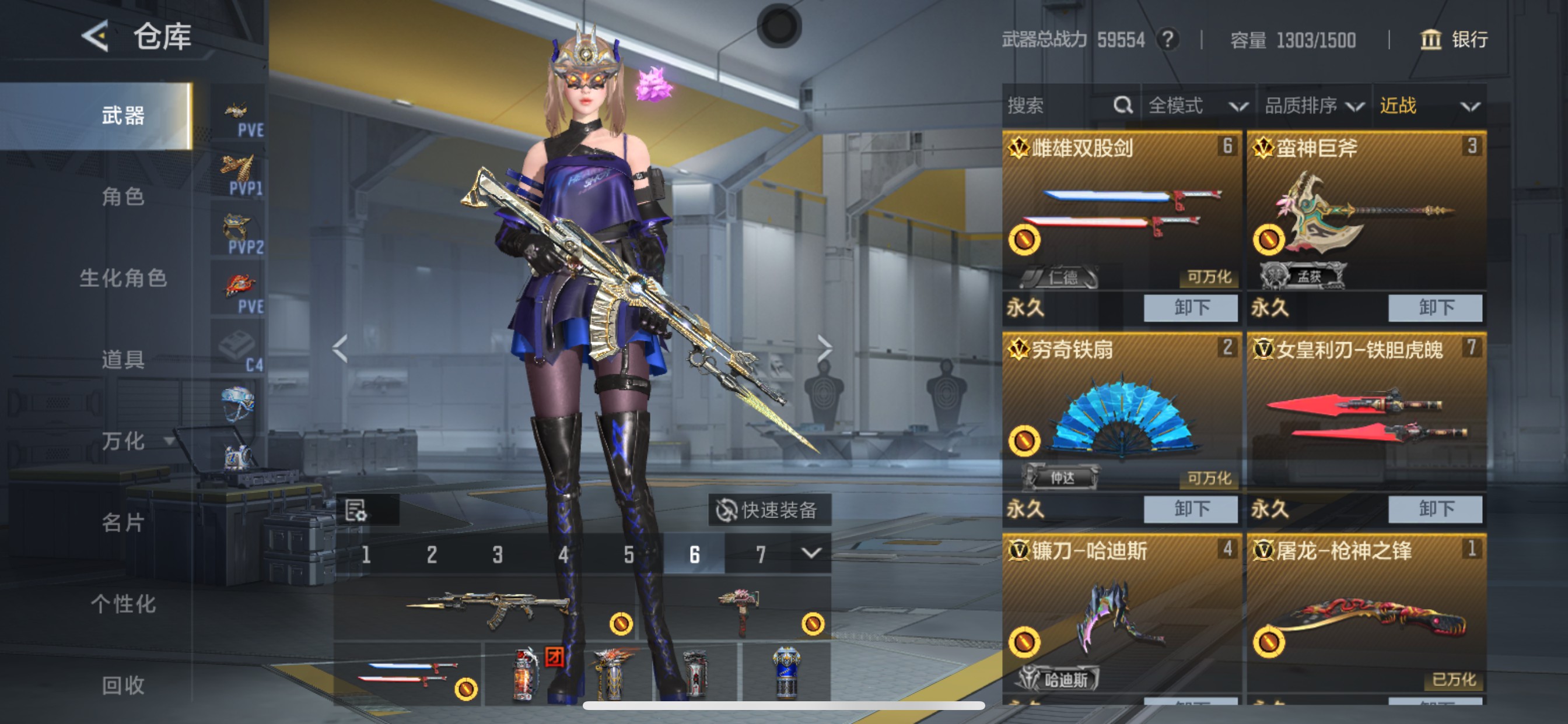Select loadout preset number 3
The height and width of the screenshot is (724, 1568).
(x=498, y=554)
